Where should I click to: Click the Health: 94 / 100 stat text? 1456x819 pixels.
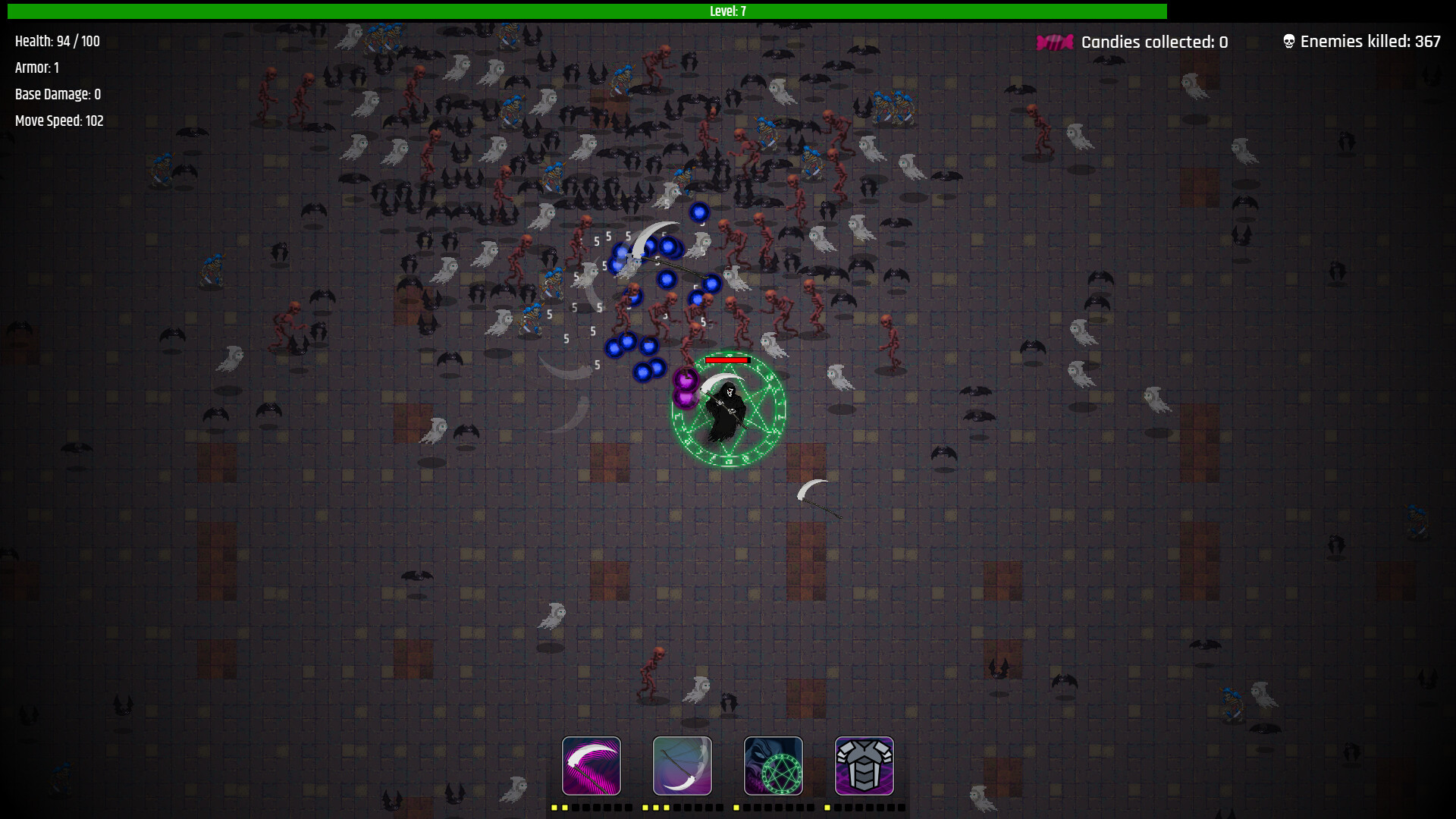point(56,41)
